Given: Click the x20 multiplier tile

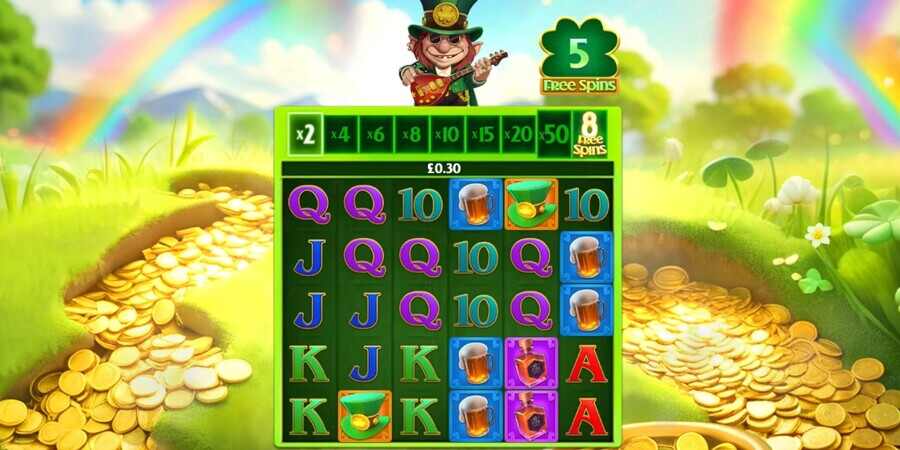Looking at the screenshot, I should coord(517,134).
